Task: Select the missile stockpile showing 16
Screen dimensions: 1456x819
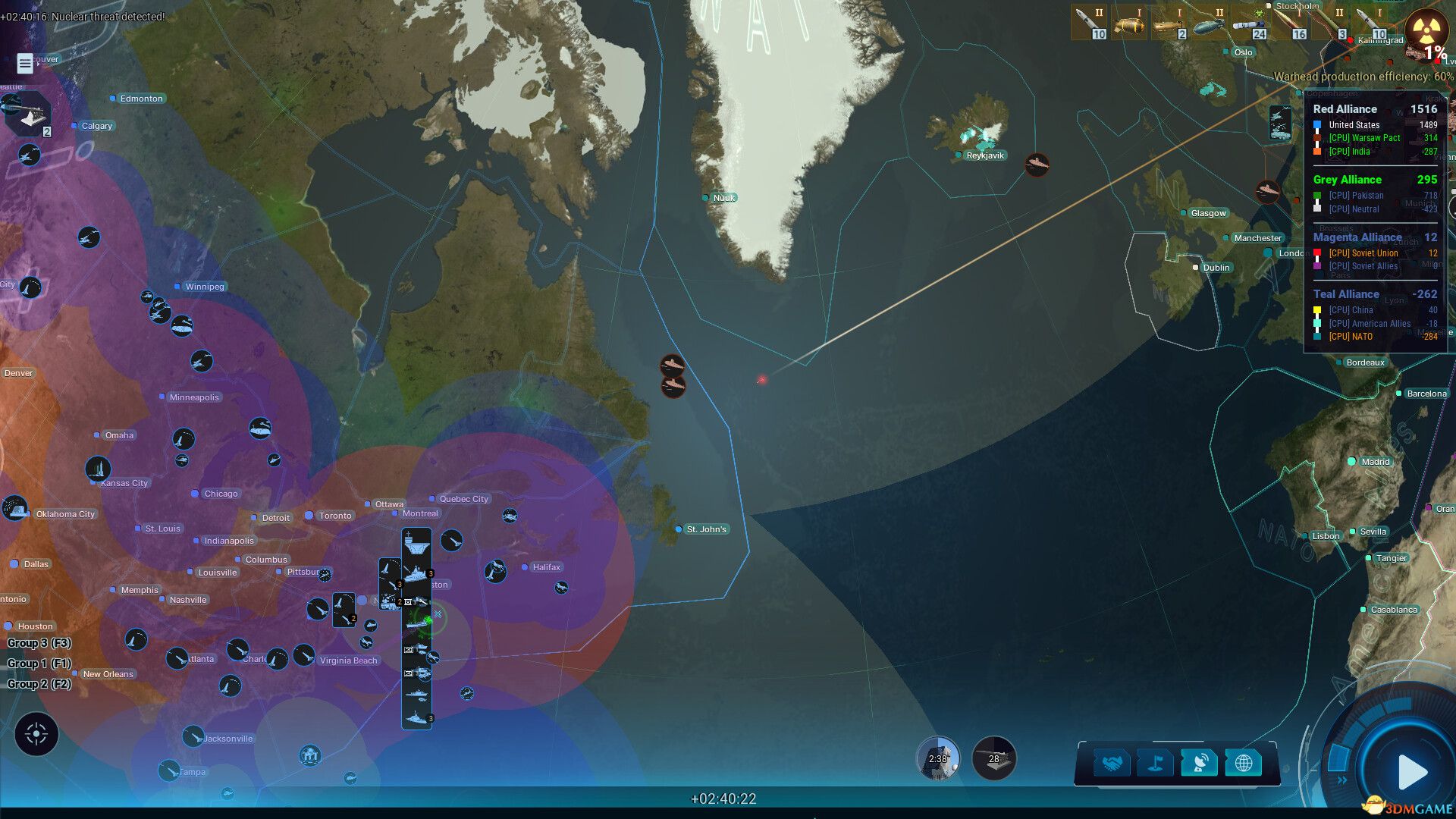Action: [1291, 23]
